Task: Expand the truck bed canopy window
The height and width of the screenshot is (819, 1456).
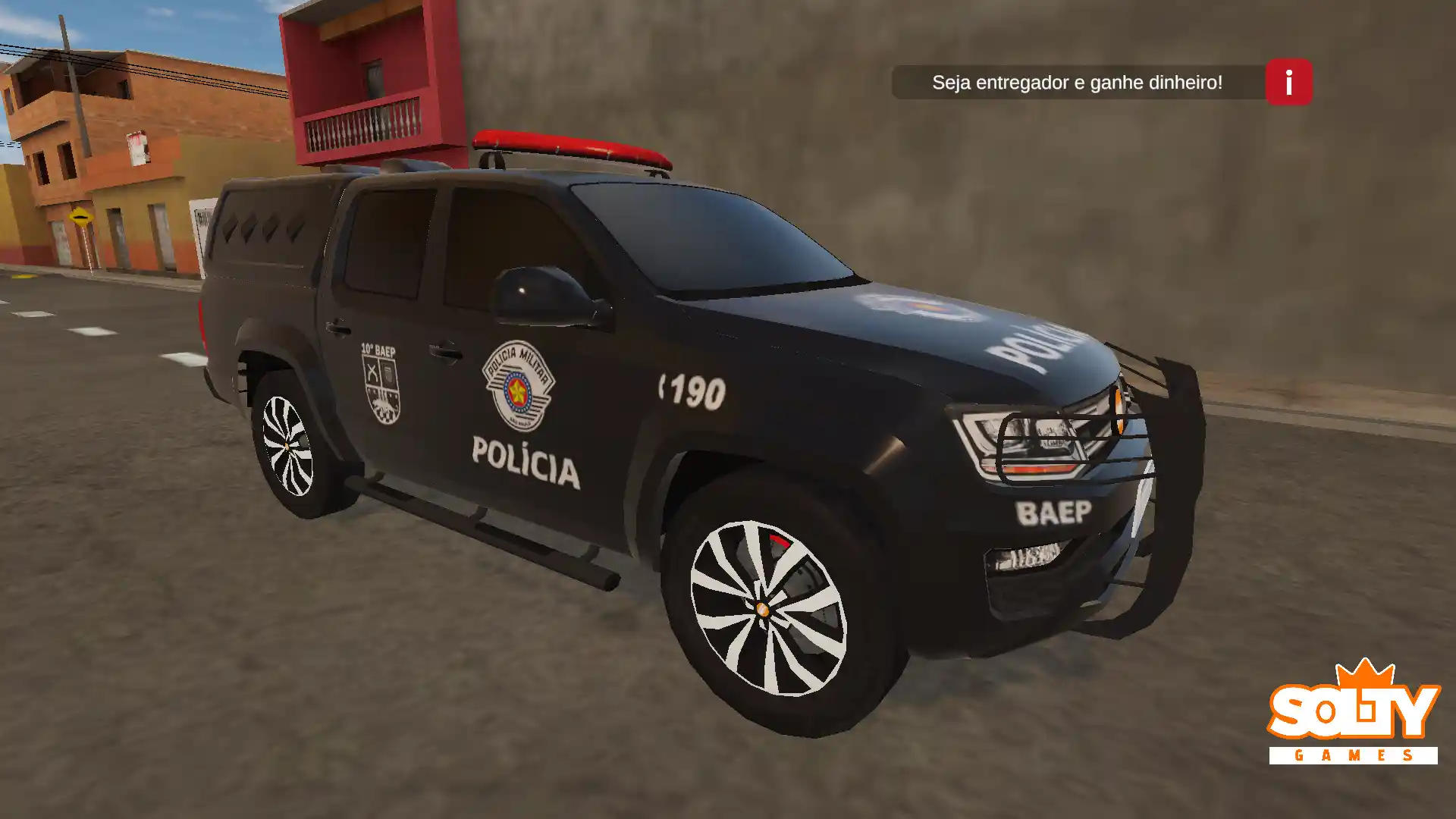Action: (265, 227)
